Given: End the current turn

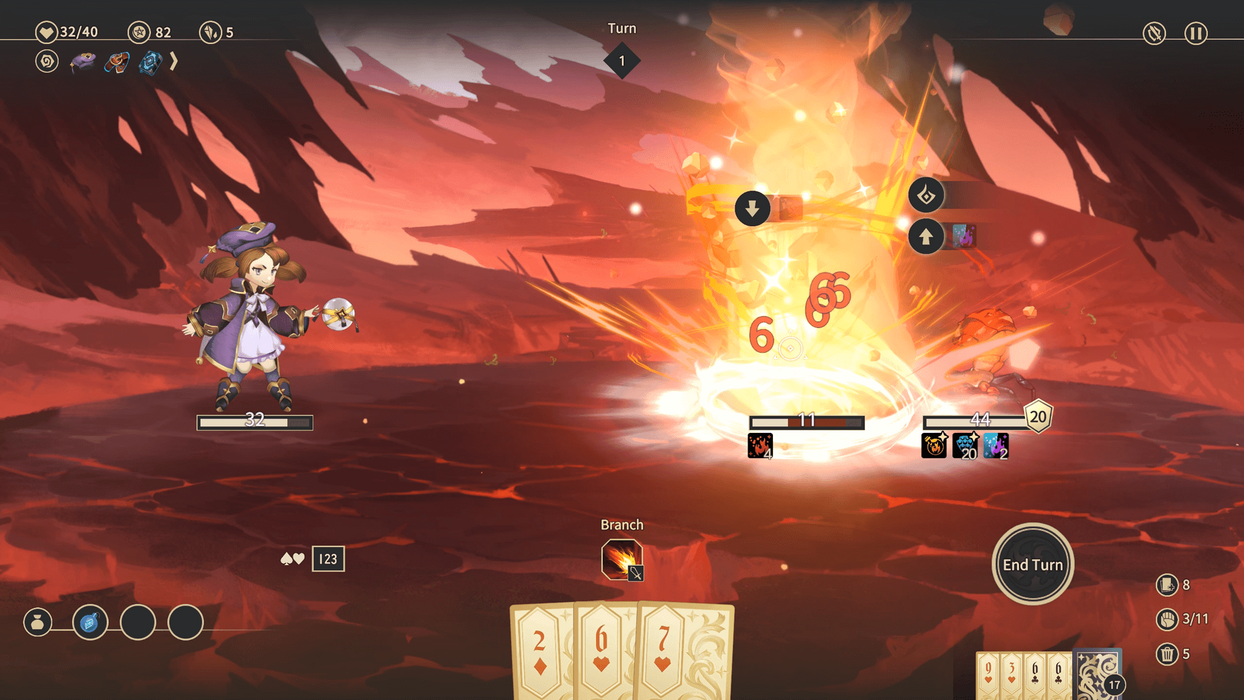Looking at the screenshot, I should point(1033,564).
